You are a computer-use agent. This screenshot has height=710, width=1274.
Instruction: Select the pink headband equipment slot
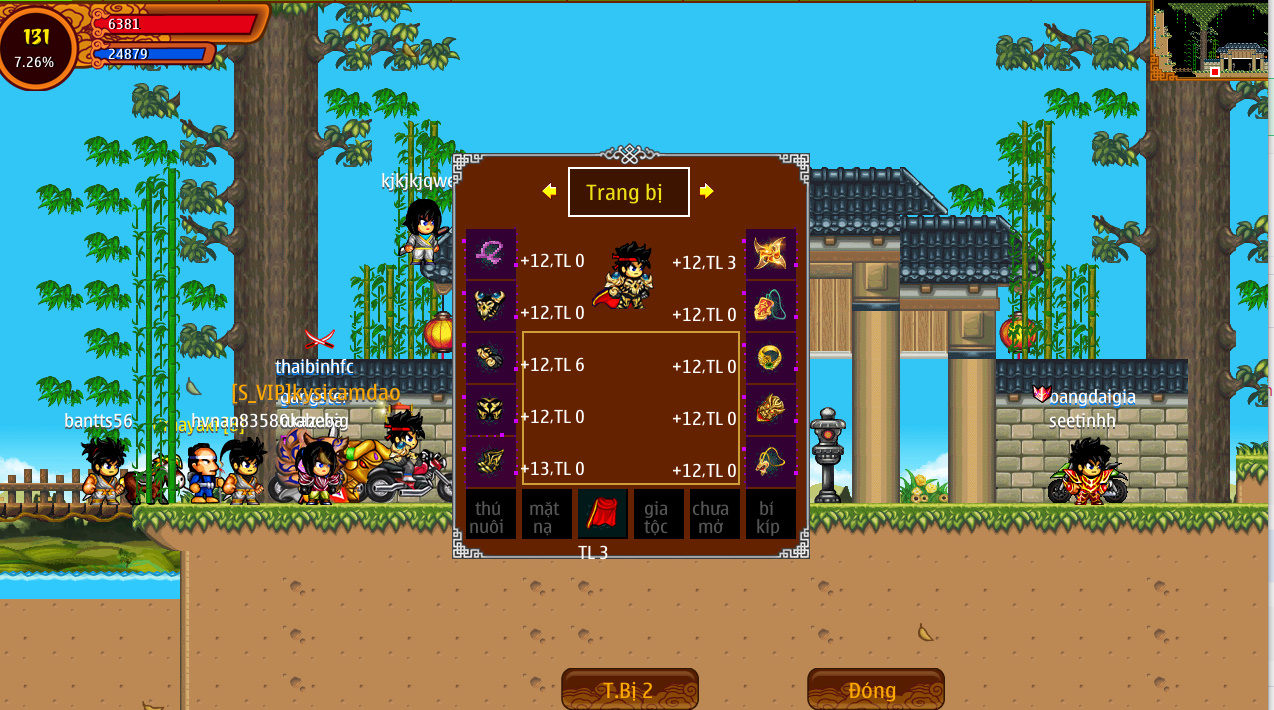tap(491, 254)
